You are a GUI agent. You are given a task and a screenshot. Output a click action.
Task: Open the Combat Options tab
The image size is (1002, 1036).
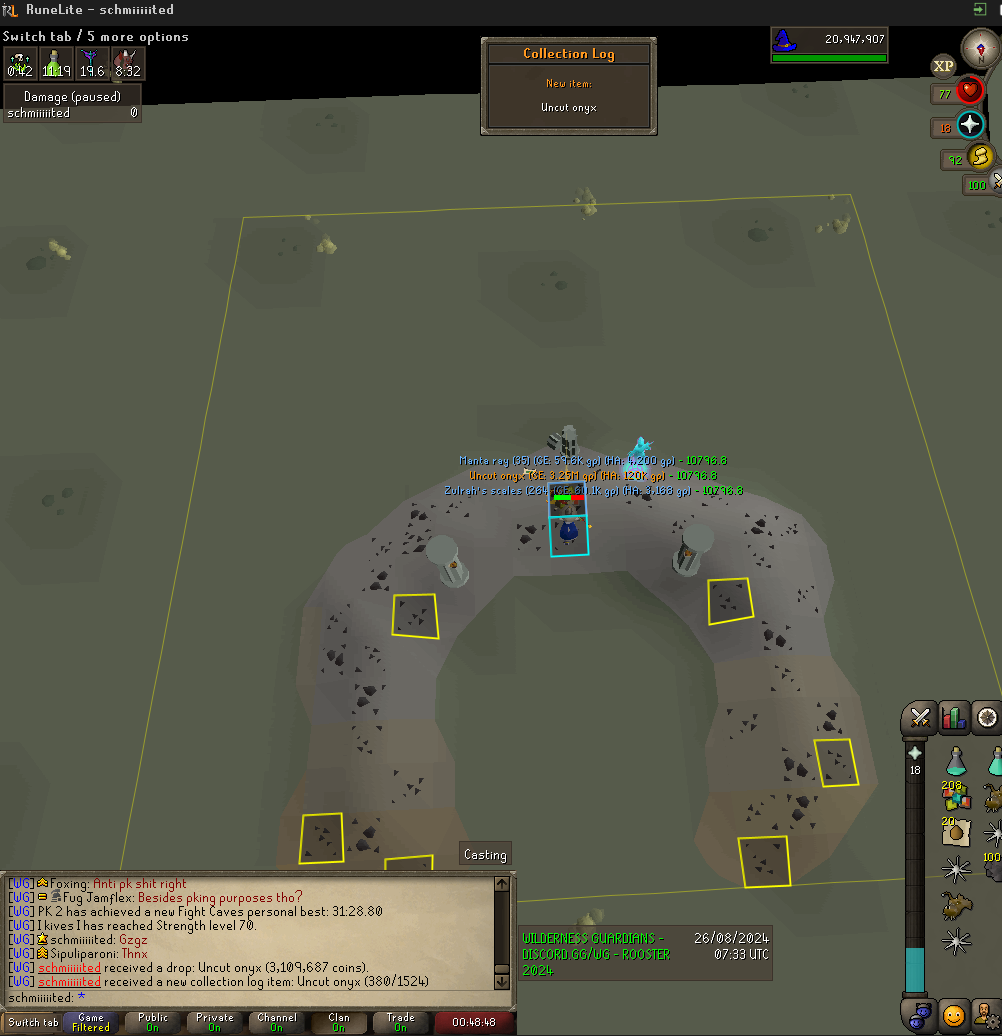[x=920, y=717]
